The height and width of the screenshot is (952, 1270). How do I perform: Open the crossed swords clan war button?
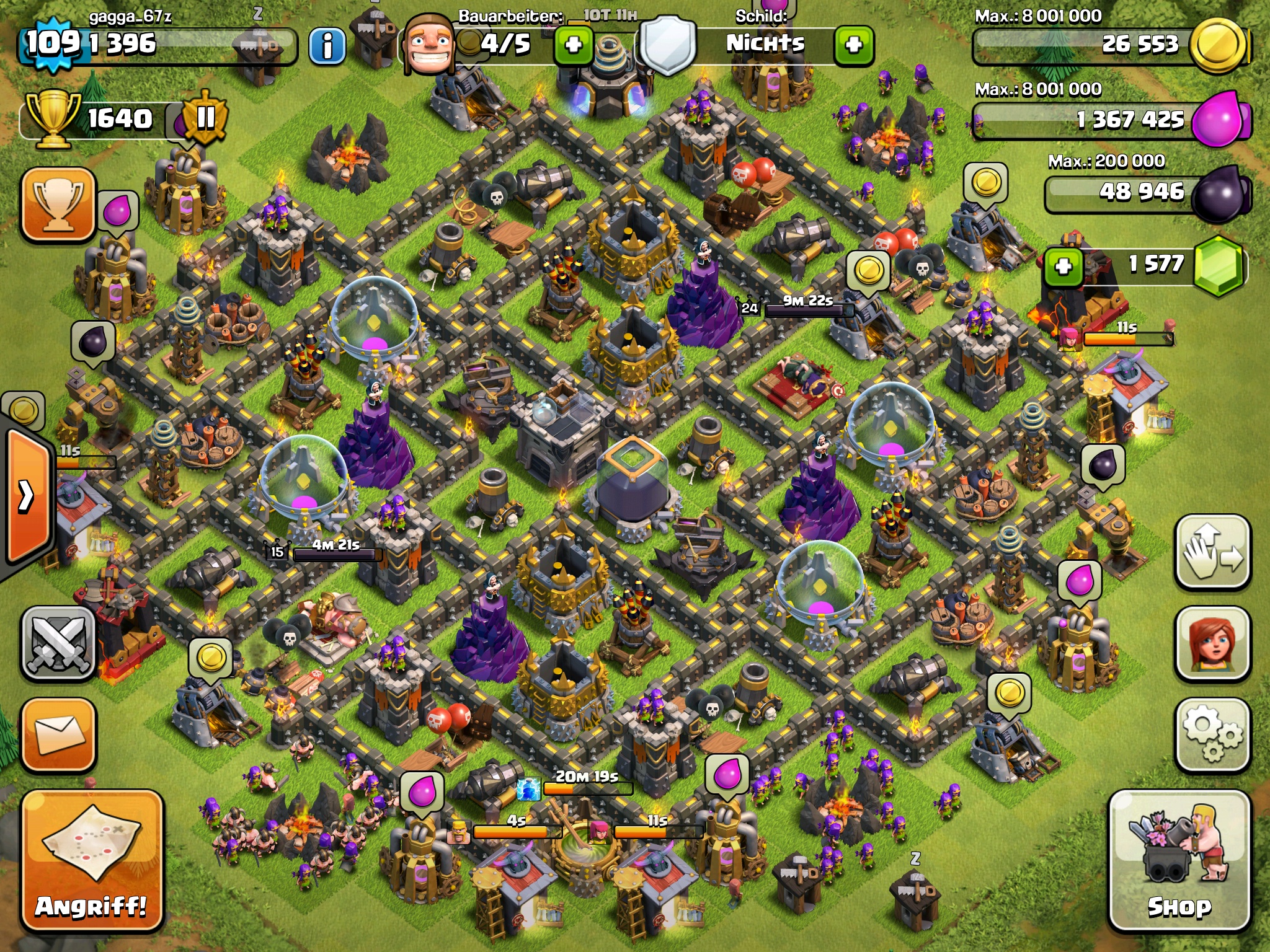(x=59, y=643)
